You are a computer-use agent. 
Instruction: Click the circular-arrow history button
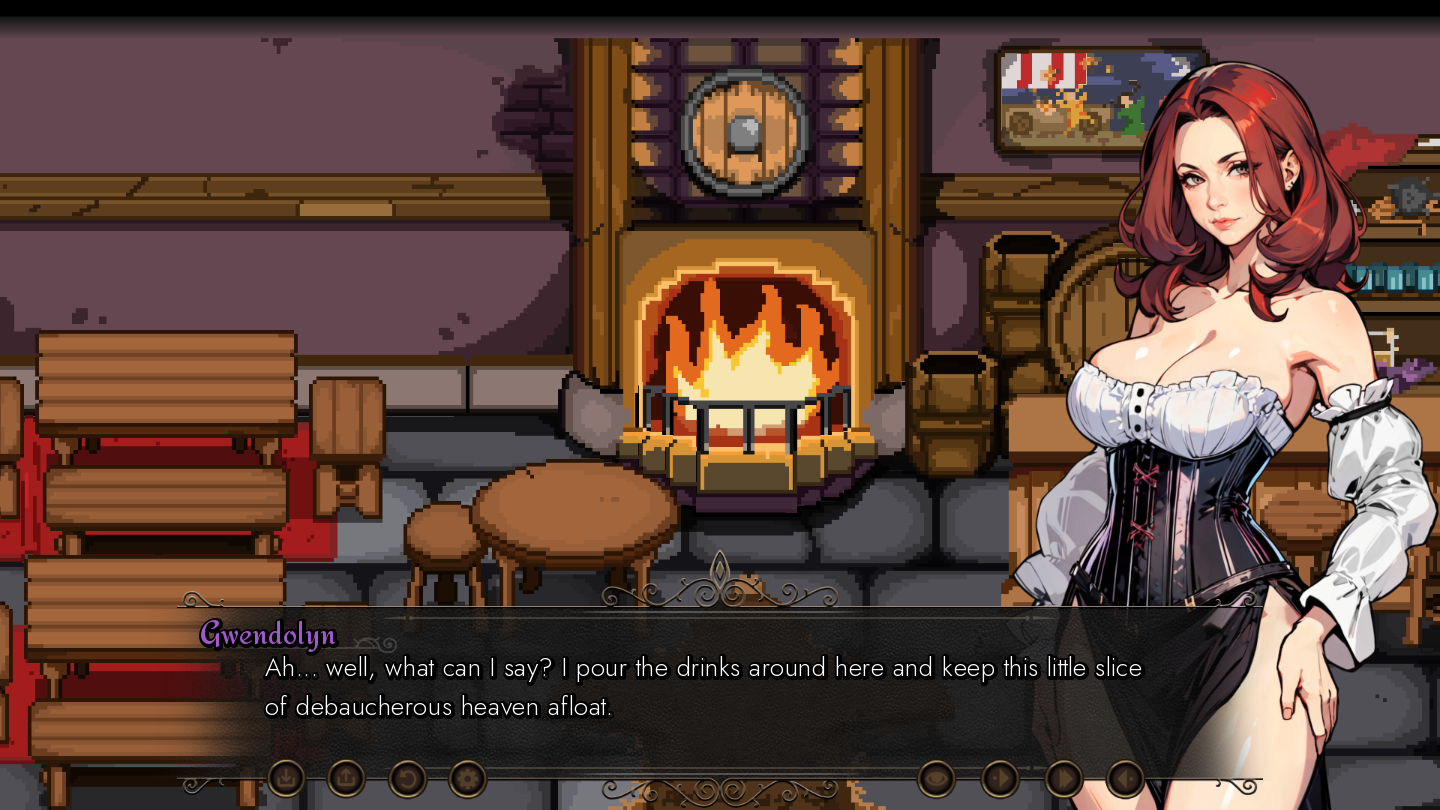pyautogui.click(x=407, y=777)
